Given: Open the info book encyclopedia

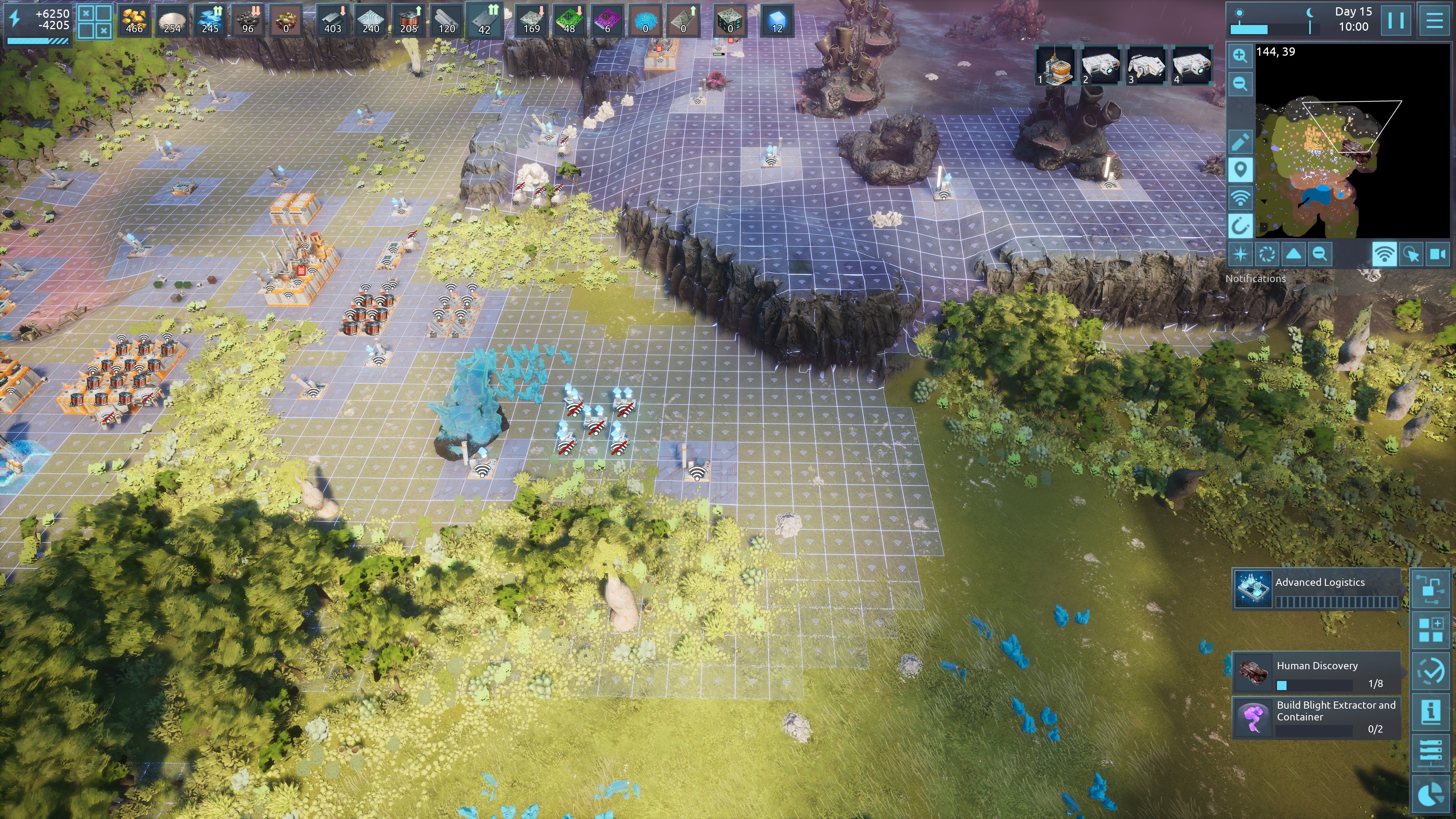Looking at the screenshot, I should [1431, 711].
